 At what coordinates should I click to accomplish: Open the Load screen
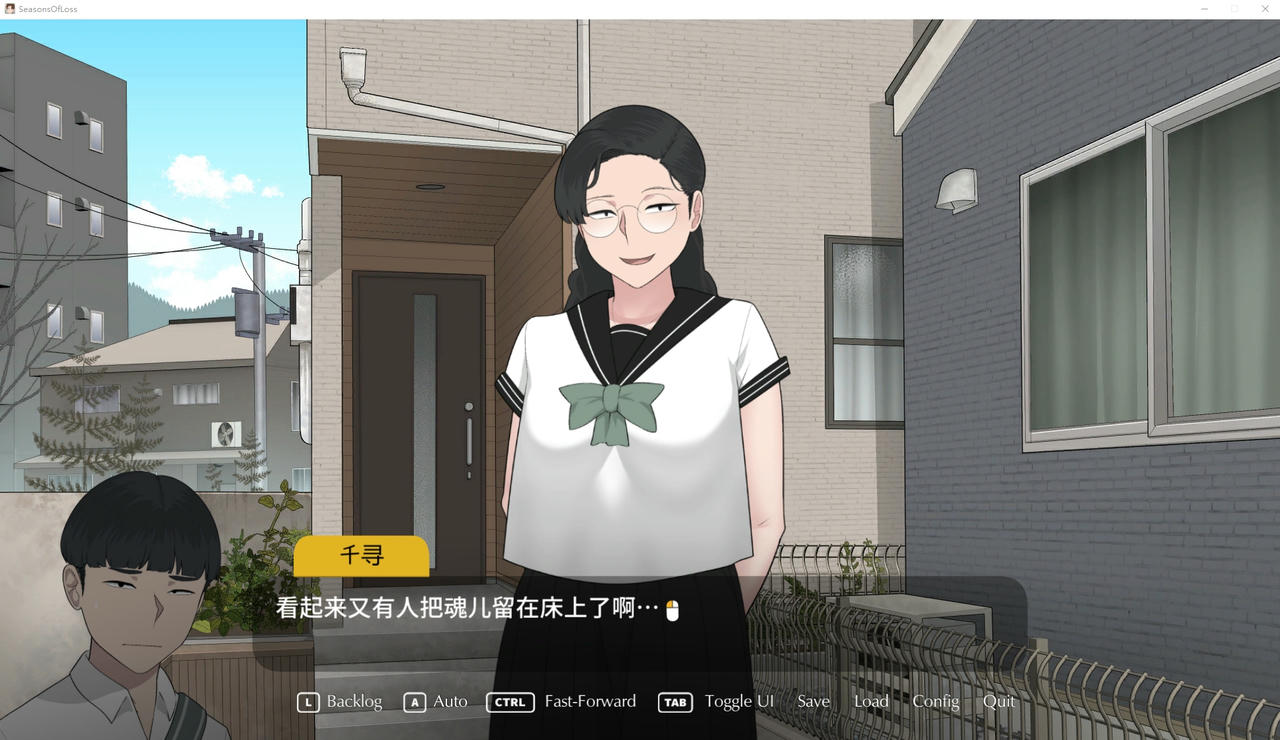pyautogui.click(x=871, y=702)
